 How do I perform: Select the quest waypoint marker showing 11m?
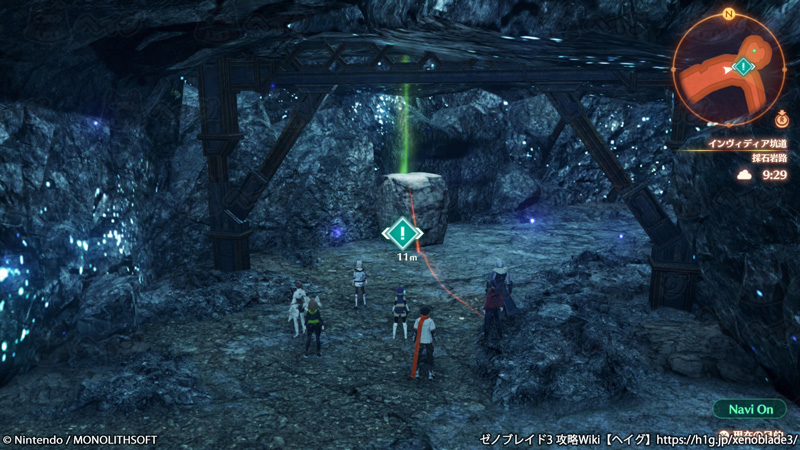pyautogui.click(x=402, y=234)
